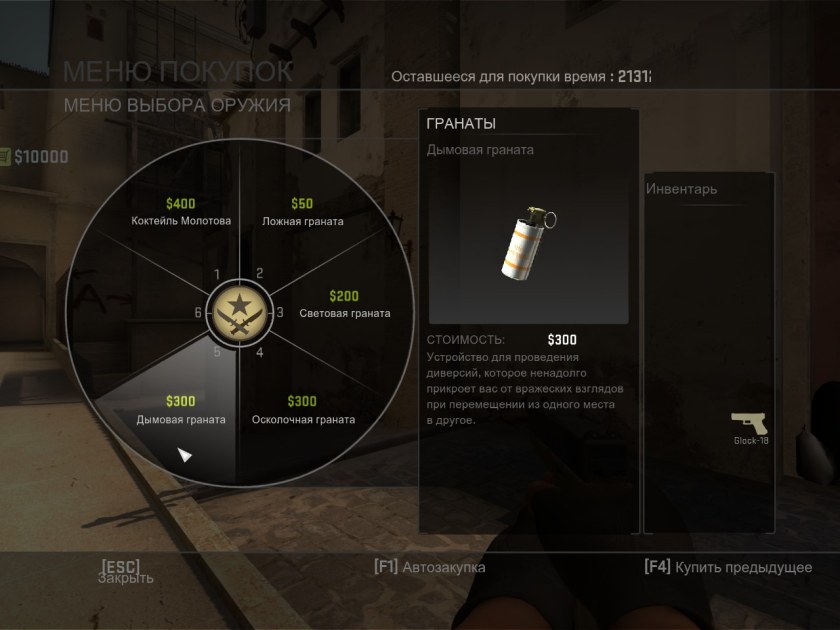Choose Купить предыдущее to rebuy
840x630 pixels.
point(728,567)
